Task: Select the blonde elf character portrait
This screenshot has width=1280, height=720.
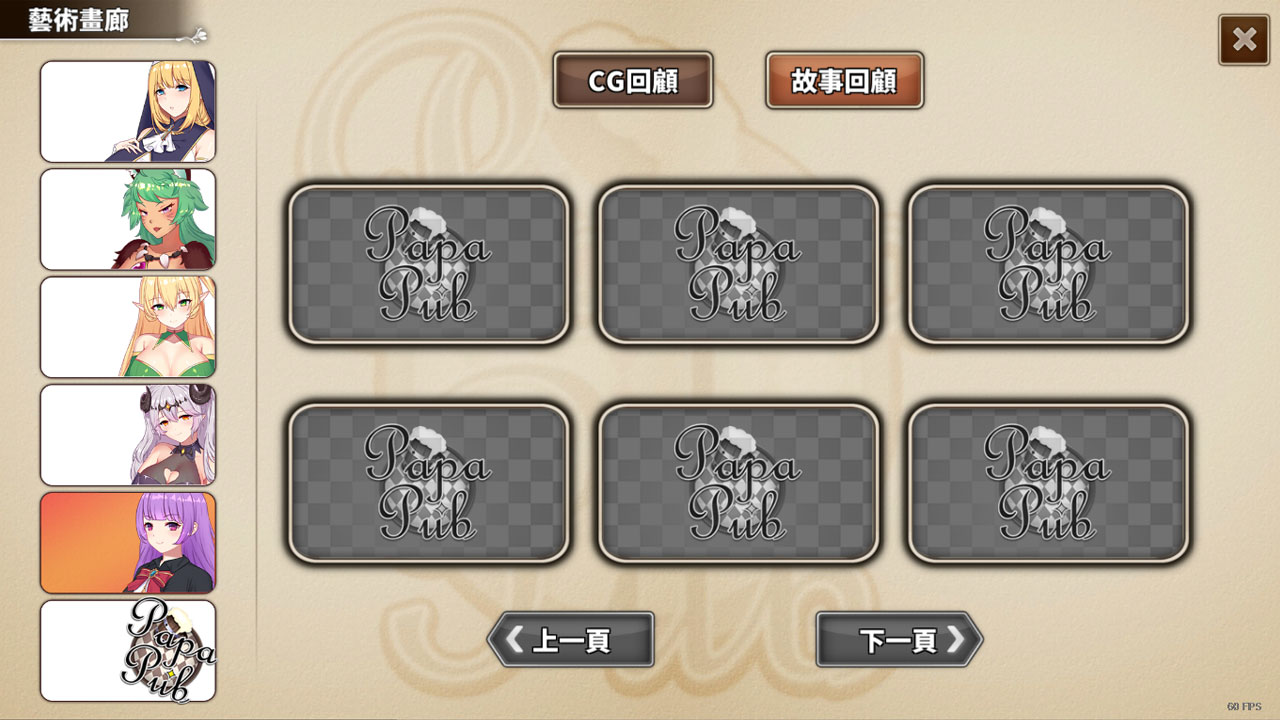Action: 128,327
